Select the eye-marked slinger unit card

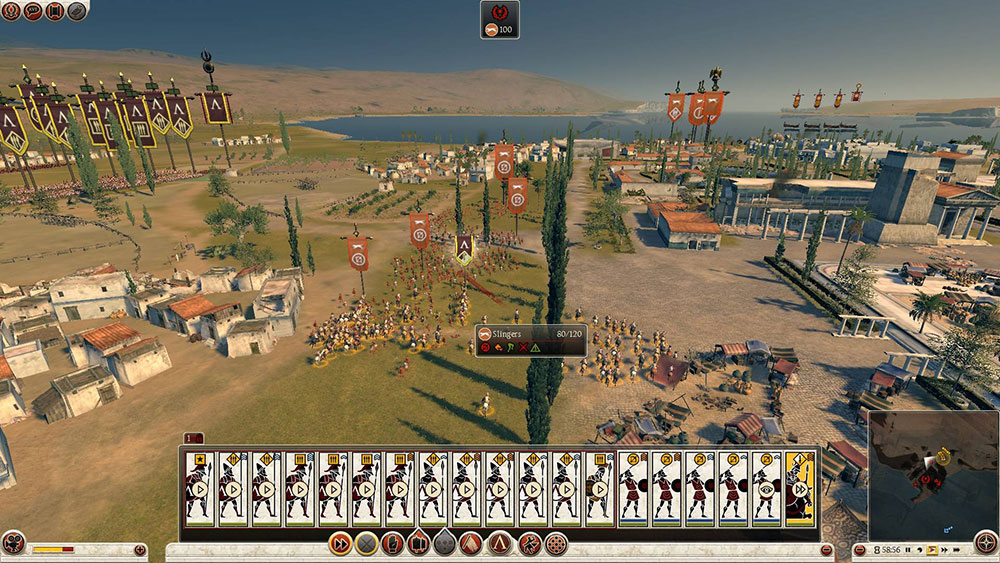[x=767, y=488]
